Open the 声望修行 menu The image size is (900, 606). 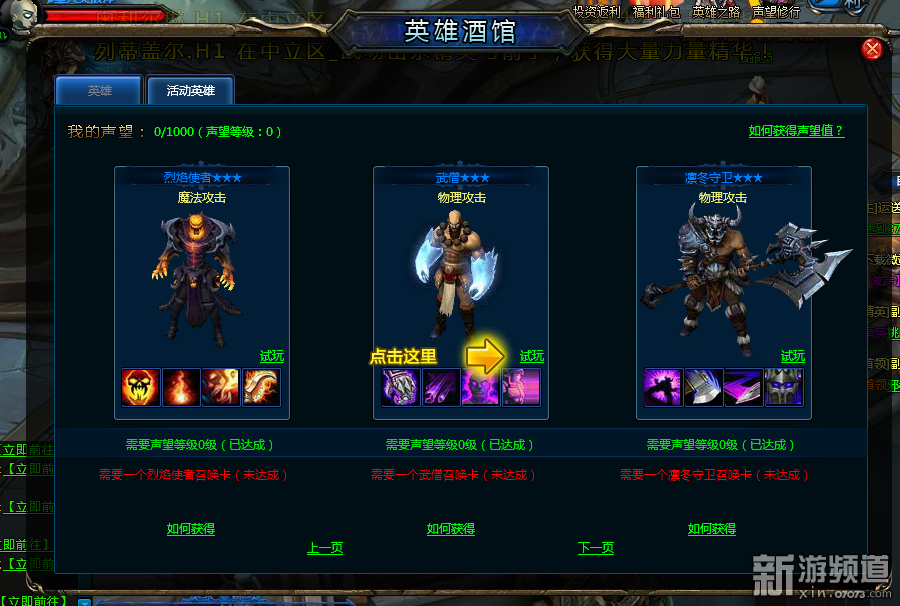click(776, 12)
